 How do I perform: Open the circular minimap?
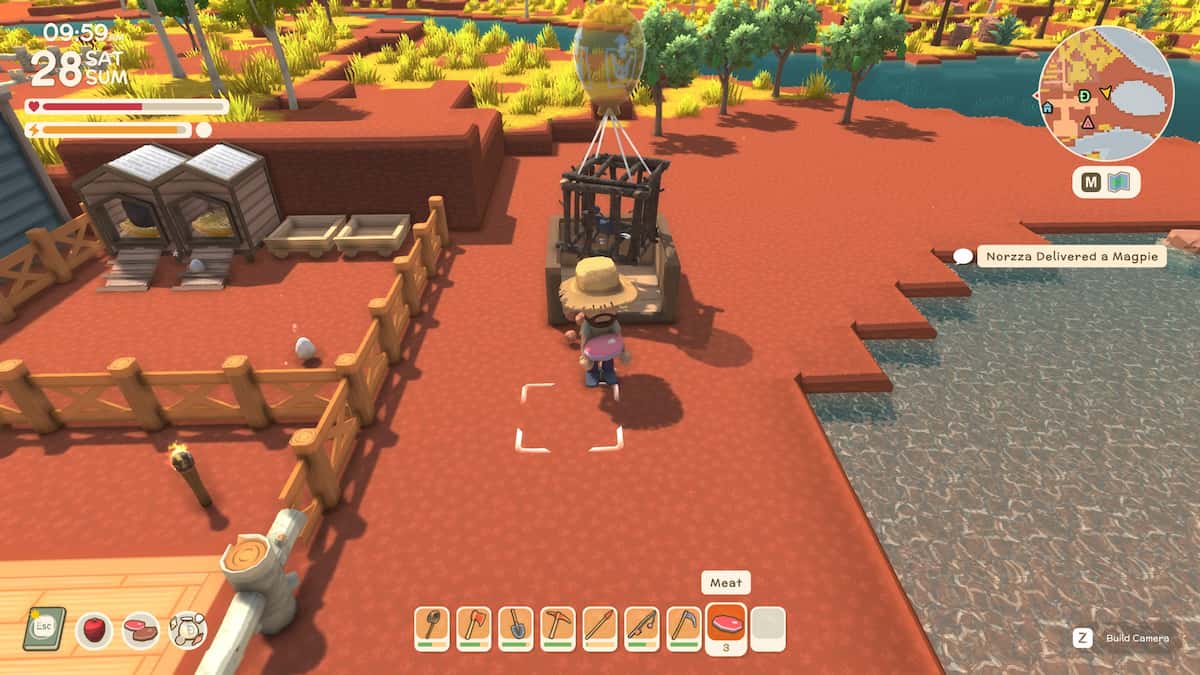(x=1105, y=93)
